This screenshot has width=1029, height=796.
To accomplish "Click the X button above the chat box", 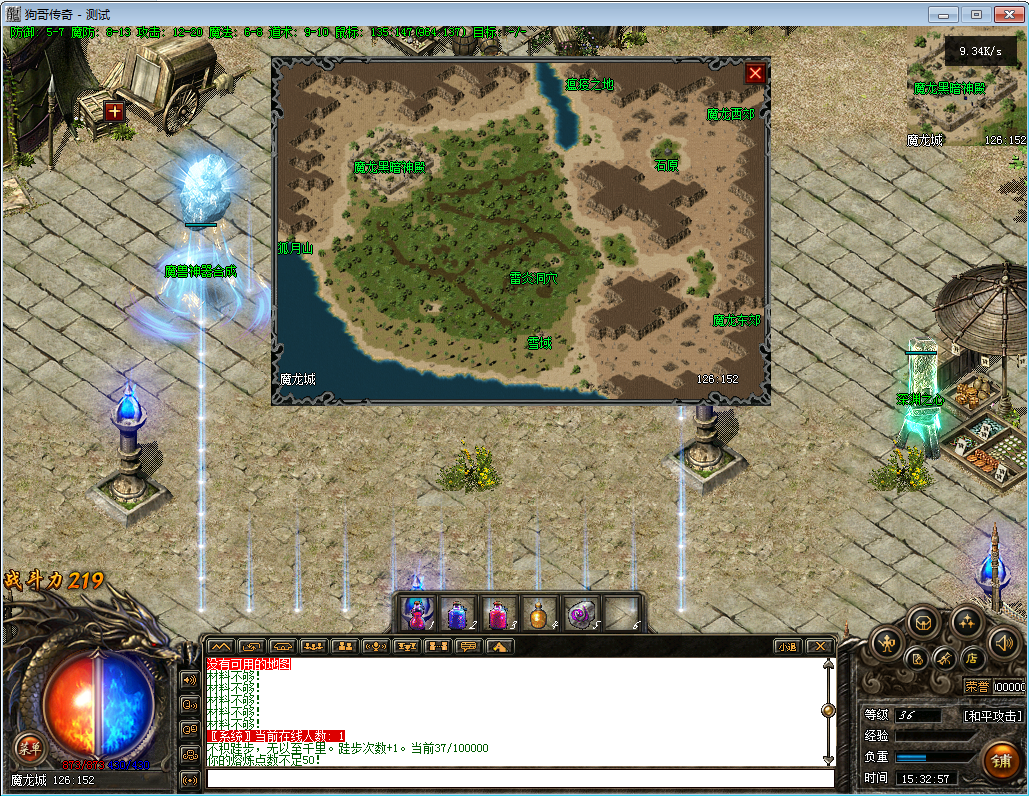I will point(819,646).
